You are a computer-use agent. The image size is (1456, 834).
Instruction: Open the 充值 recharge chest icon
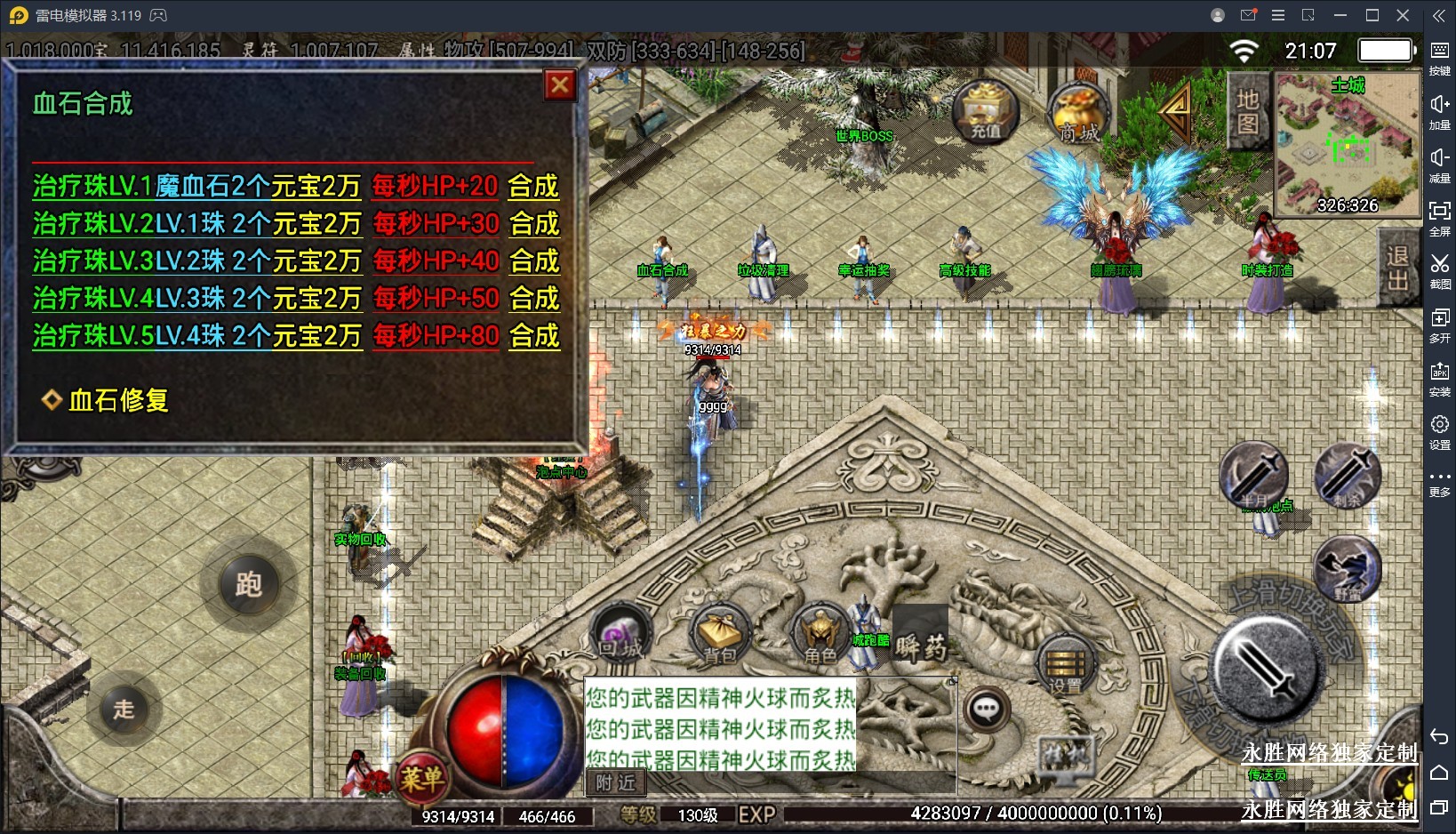pyautogui.click(x=985, y=112)
